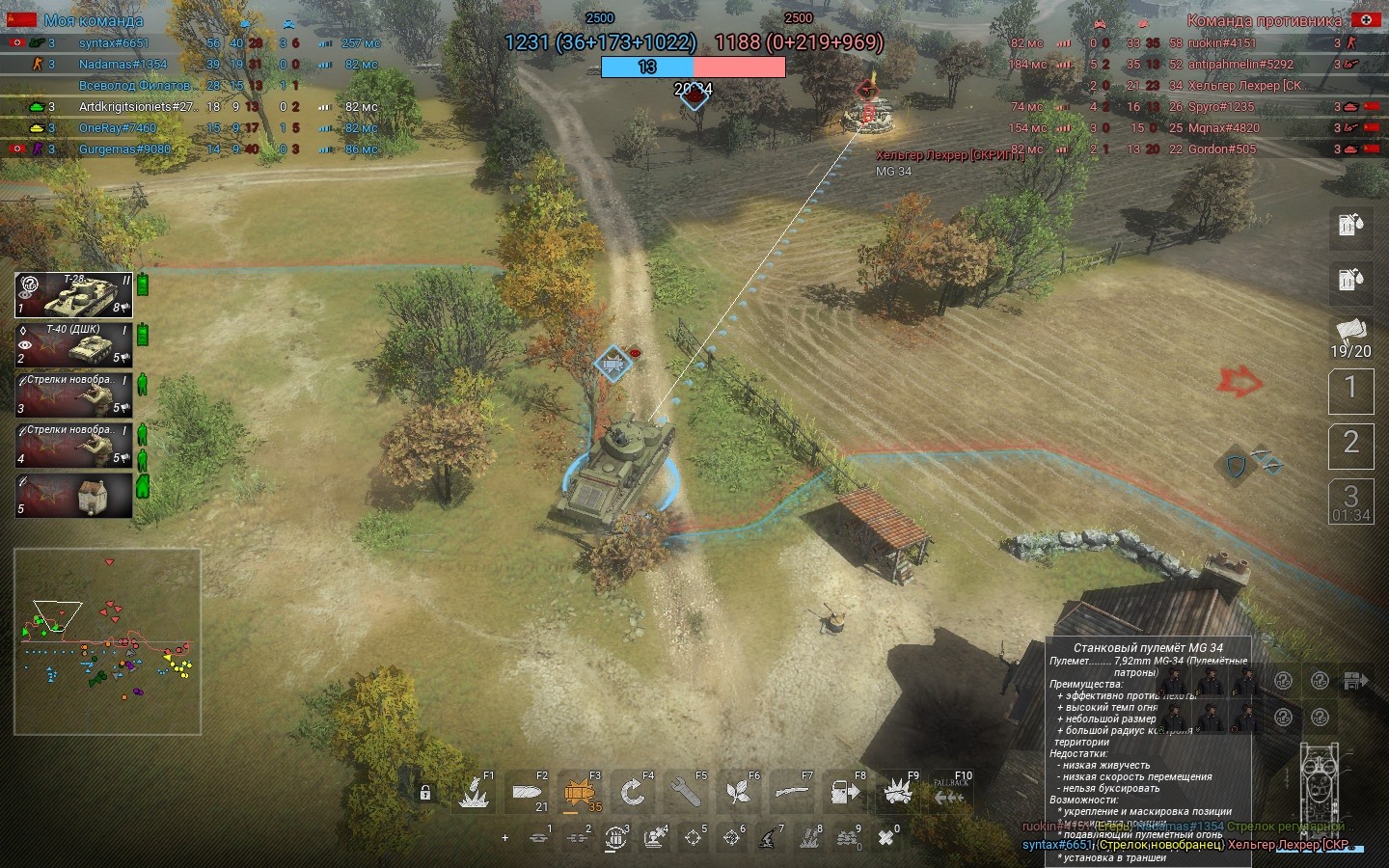Activate the F1 explosion attack-ground command

[474, 793]
